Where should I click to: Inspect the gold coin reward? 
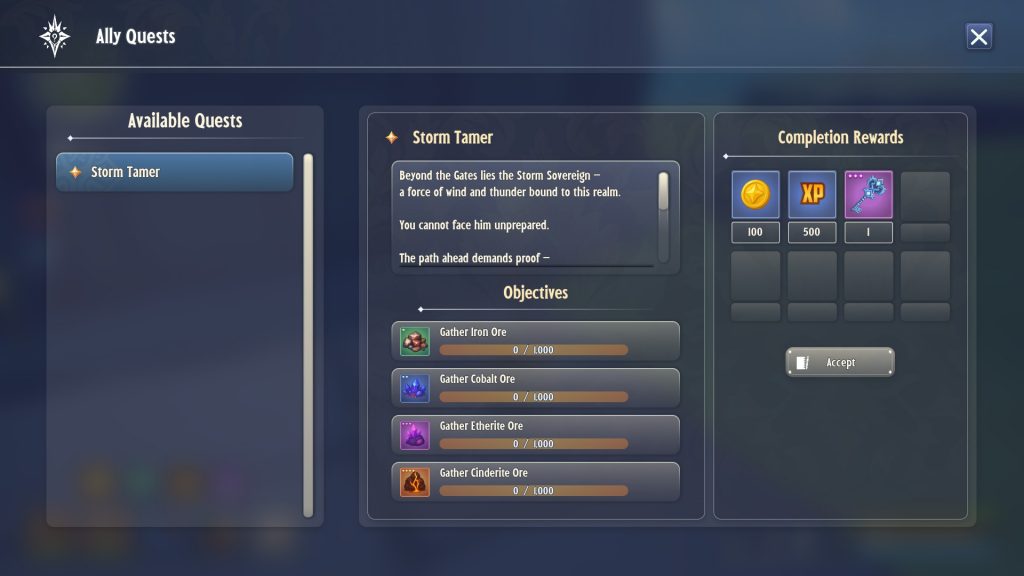(x=755, y=195)
